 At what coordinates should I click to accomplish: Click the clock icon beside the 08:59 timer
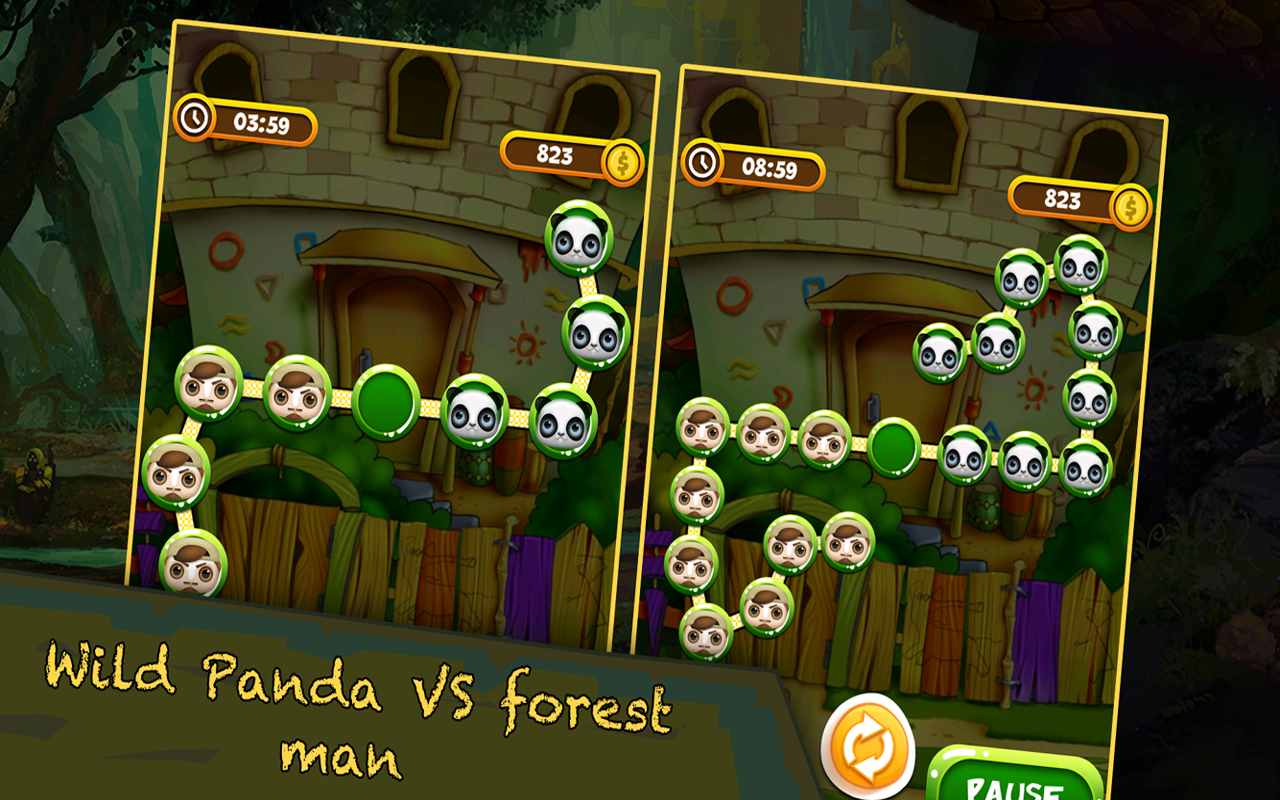tap(703, 163)
